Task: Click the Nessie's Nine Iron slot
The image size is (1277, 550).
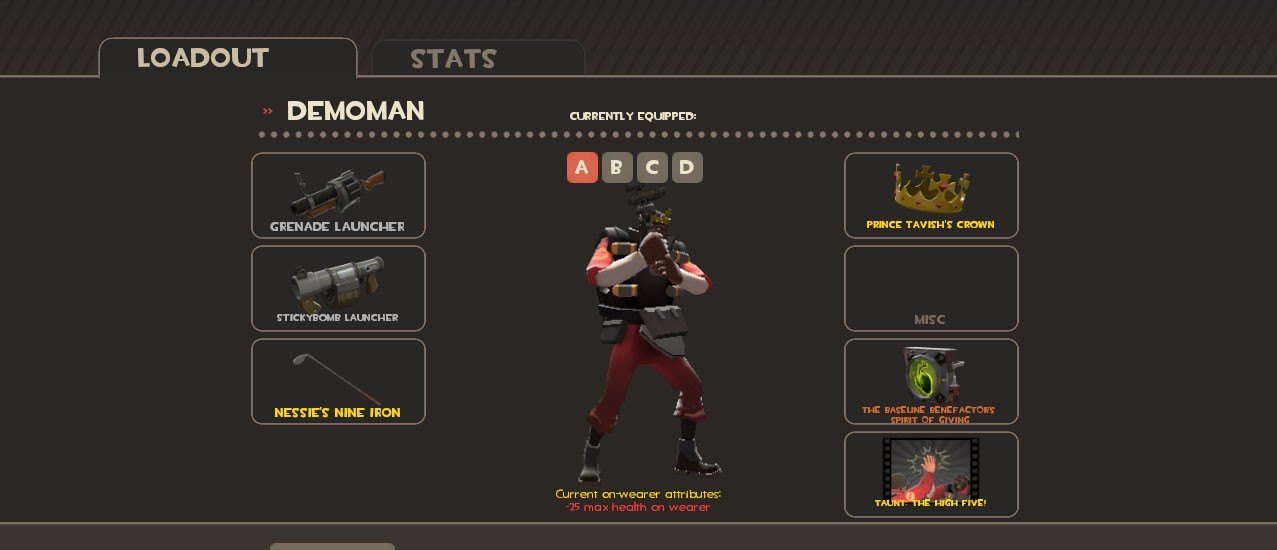Action: click(338, 381)
